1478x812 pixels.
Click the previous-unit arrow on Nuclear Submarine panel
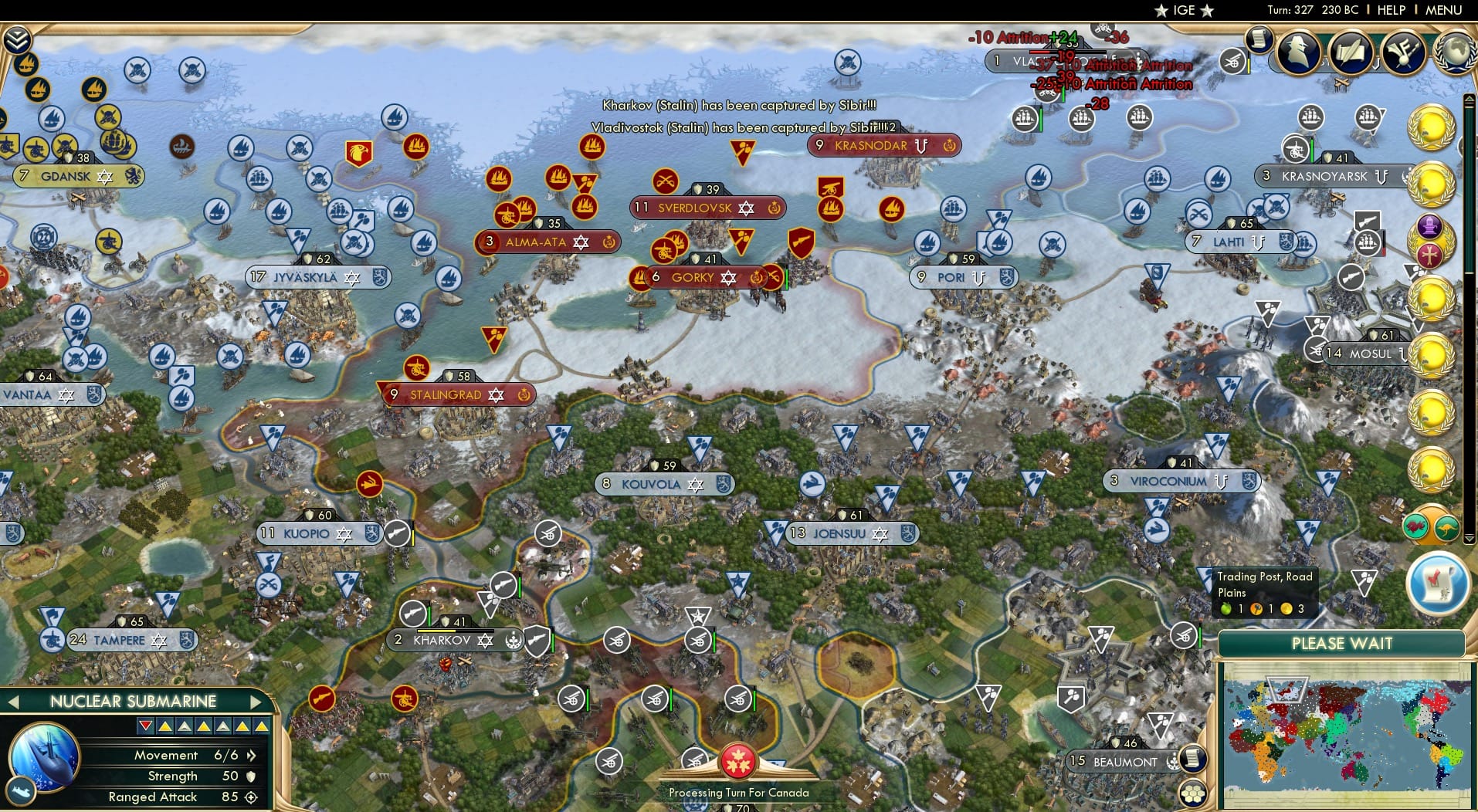(x=13, y=701)
